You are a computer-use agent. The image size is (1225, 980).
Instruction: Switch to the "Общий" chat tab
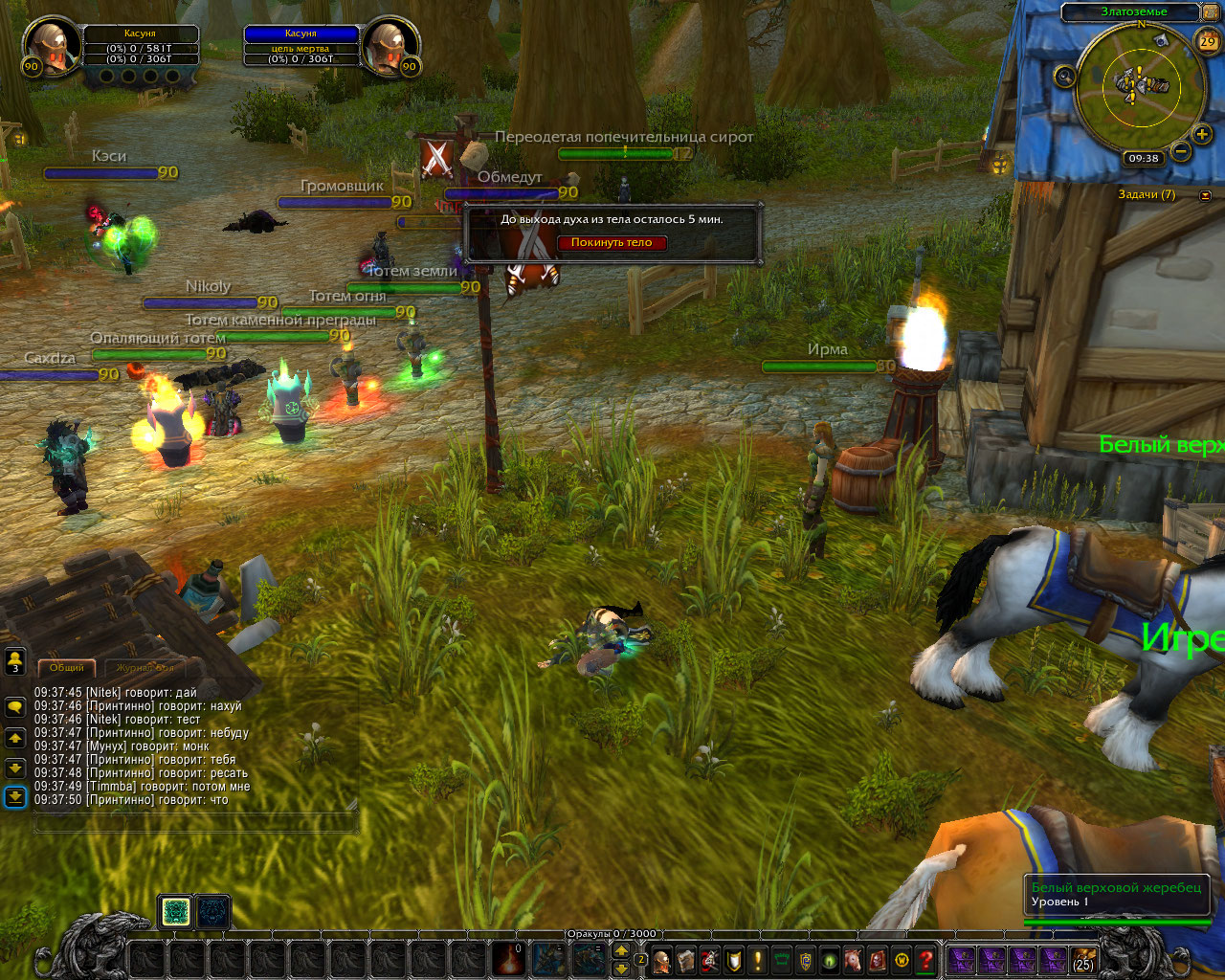(67, 667)
